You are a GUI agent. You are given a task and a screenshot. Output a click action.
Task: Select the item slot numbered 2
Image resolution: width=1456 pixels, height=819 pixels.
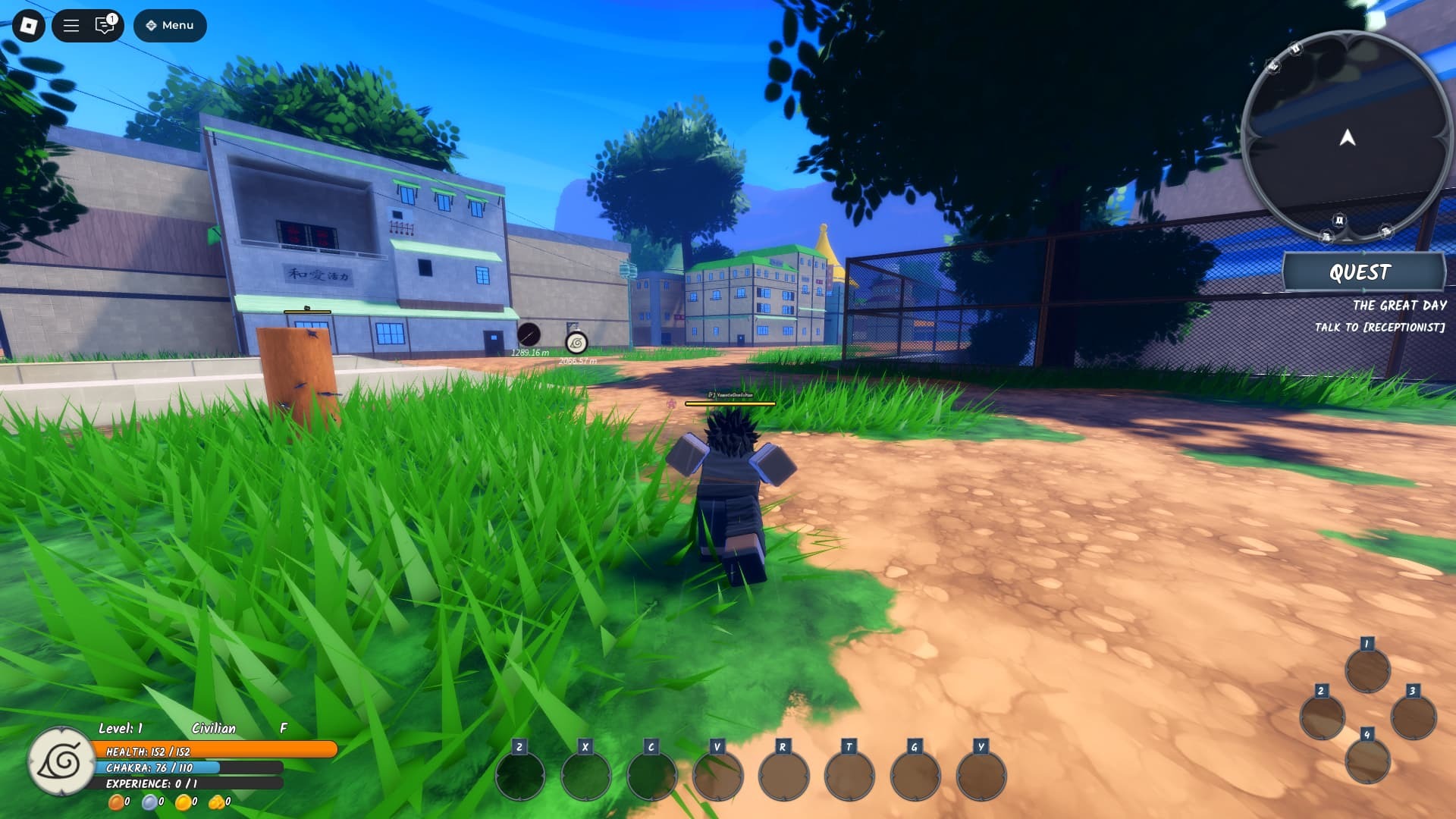pos(1322,717)
